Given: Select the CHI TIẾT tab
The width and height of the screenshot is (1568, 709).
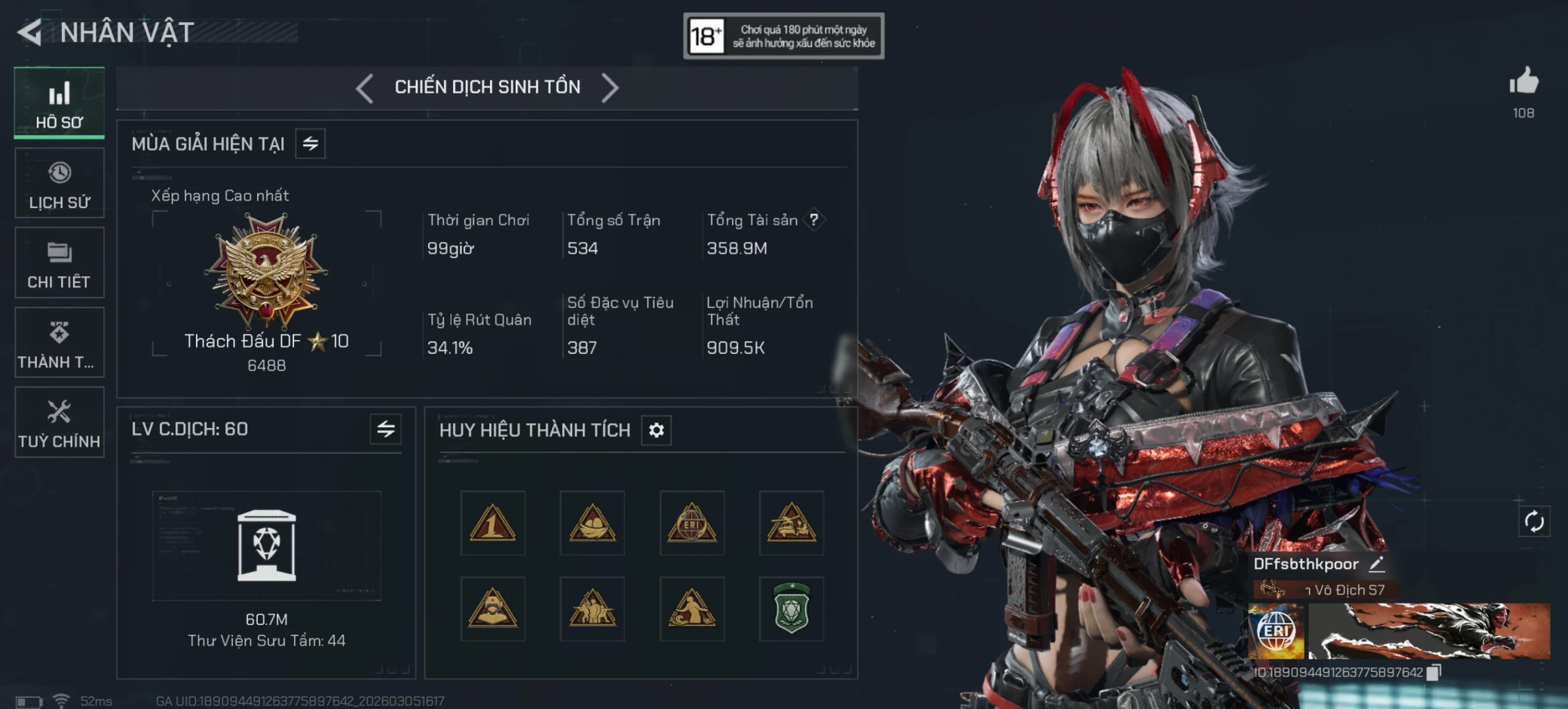Looking at the screenshot, I should coord(59,263).
